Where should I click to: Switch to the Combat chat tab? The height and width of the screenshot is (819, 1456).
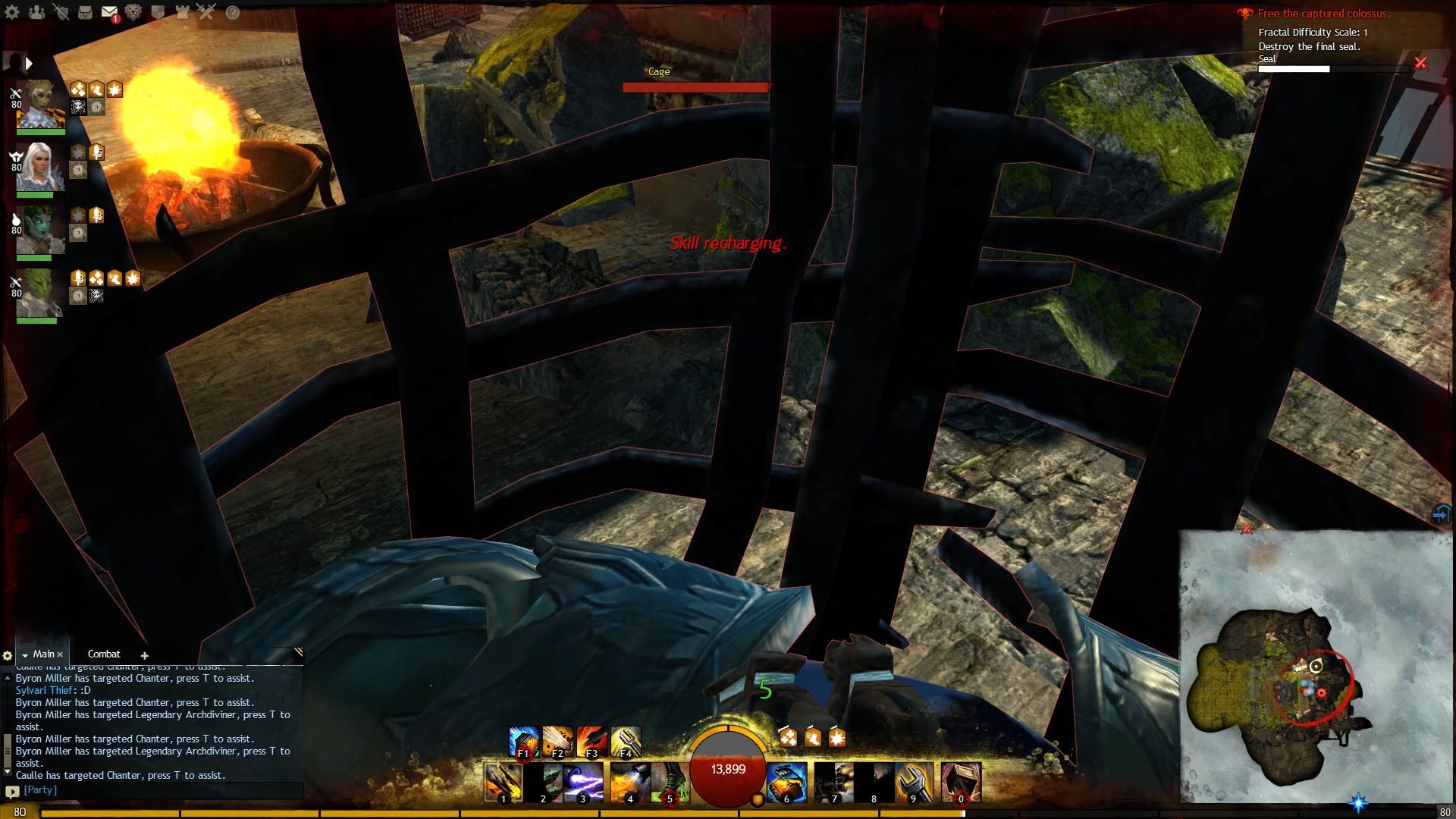[x=104, y=654]
